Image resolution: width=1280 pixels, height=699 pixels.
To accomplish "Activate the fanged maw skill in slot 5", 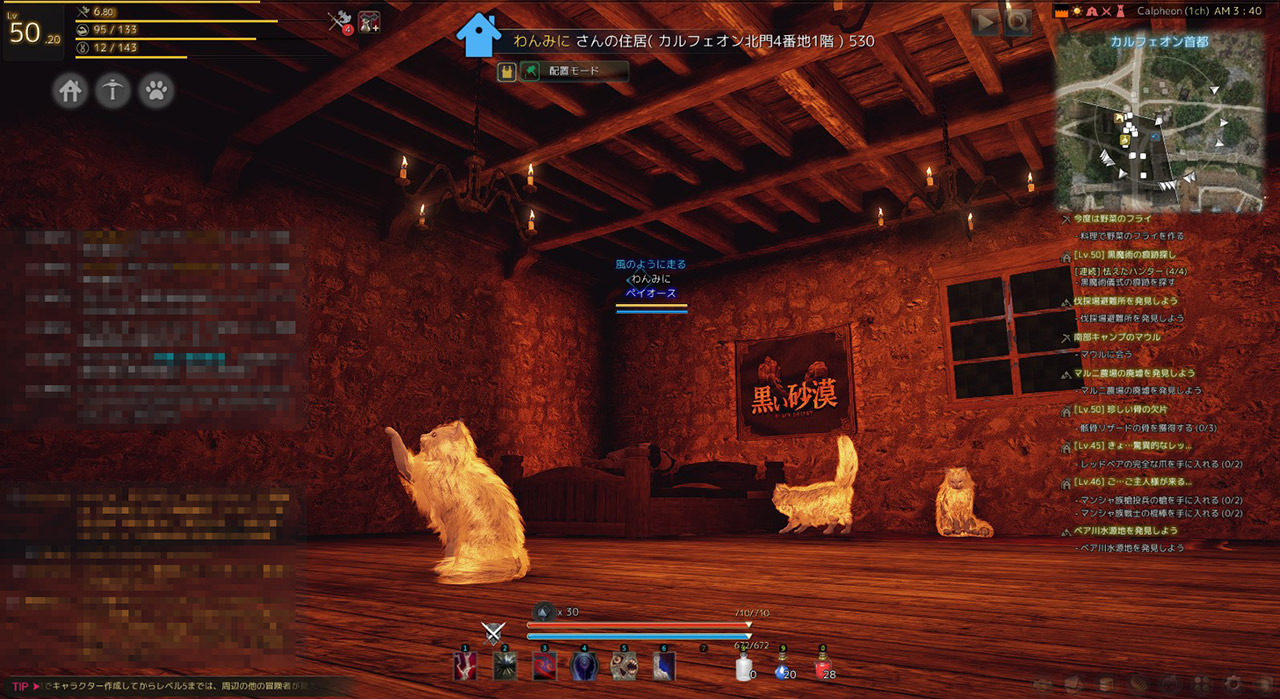I will click(x=625, y=666).
